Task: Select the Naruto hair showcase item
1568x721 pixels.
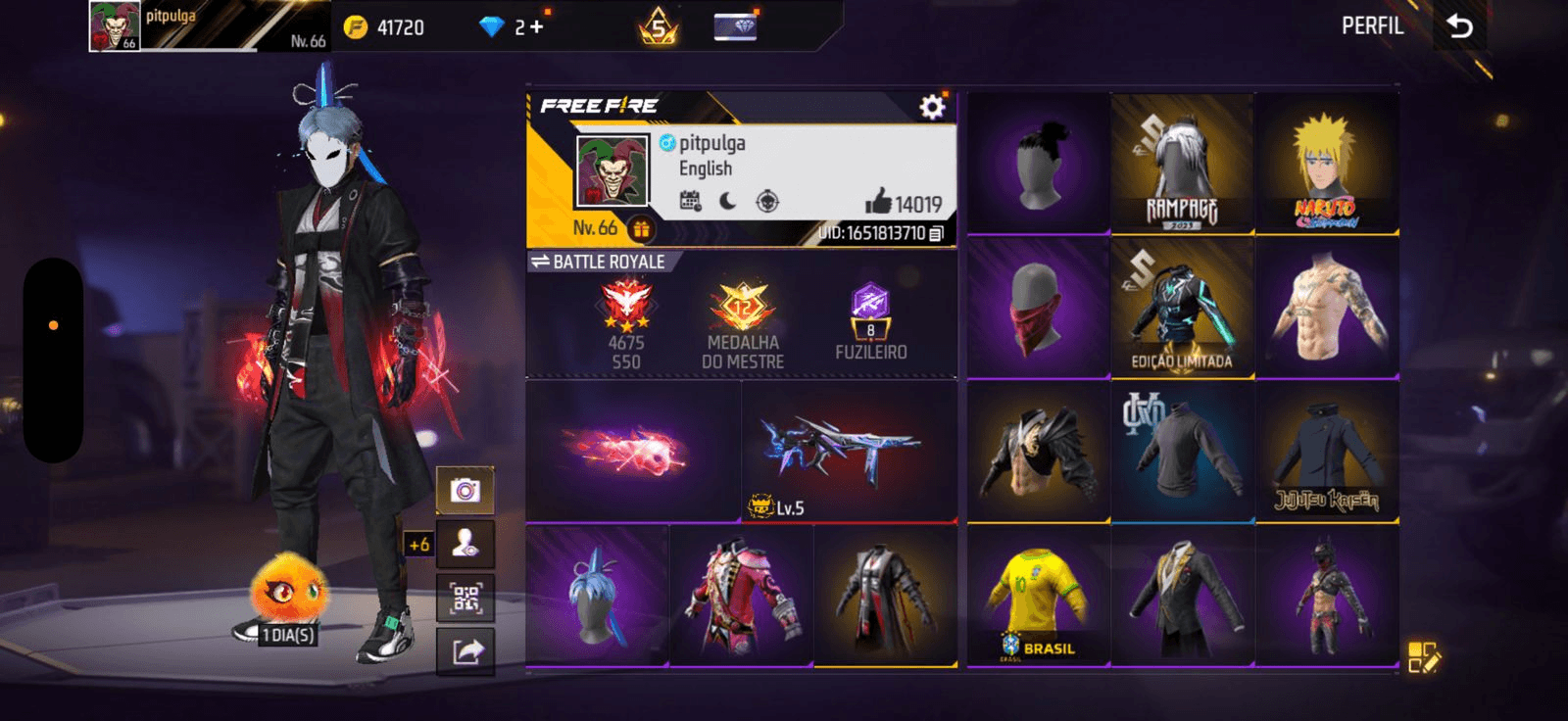Action: tap(1327, 165)
